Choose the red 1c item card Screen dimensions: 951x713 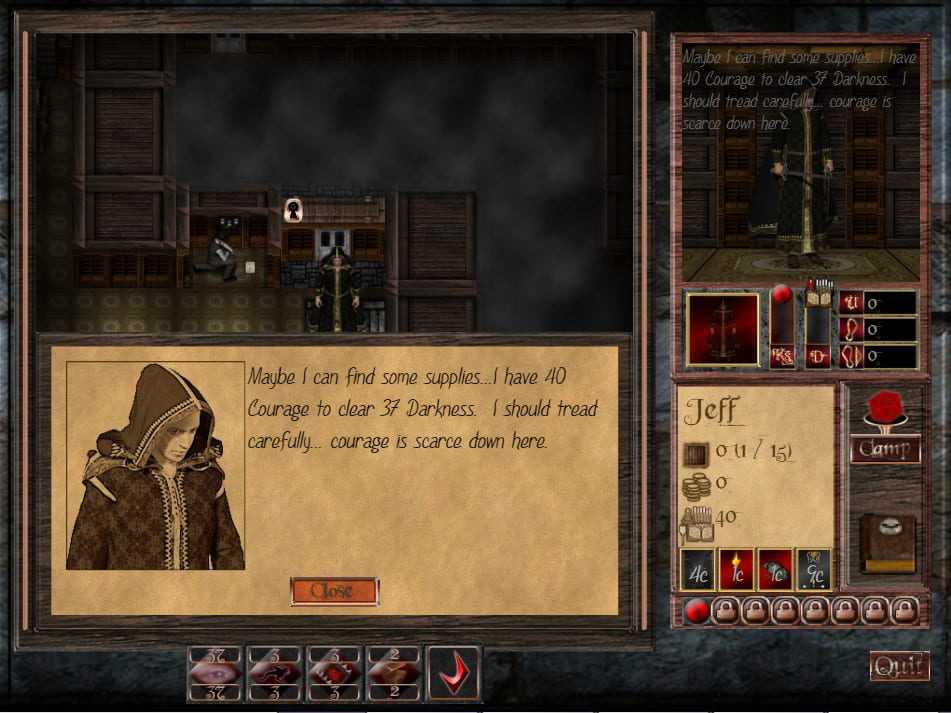[x=775, y=569]
